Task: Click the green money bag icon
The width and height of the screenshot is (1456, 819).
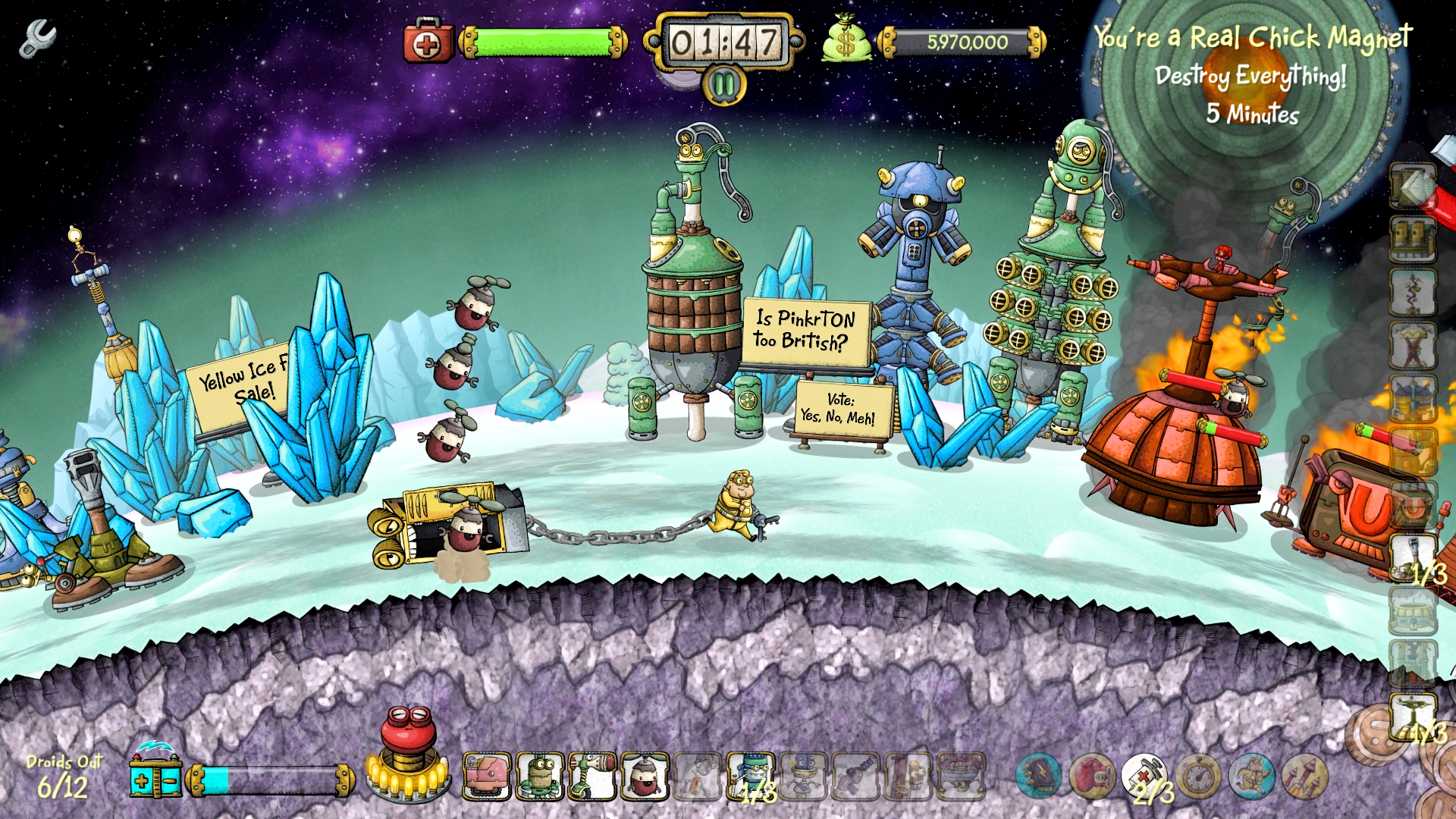Action: (846, 42)
